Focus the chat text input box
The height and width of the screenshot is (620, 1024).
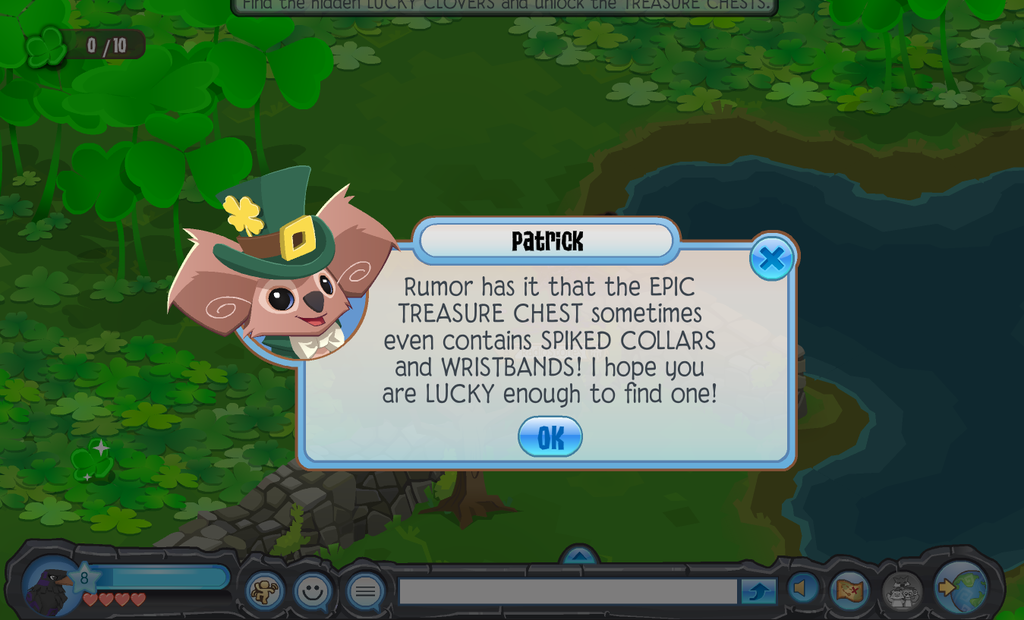[568, 592]
